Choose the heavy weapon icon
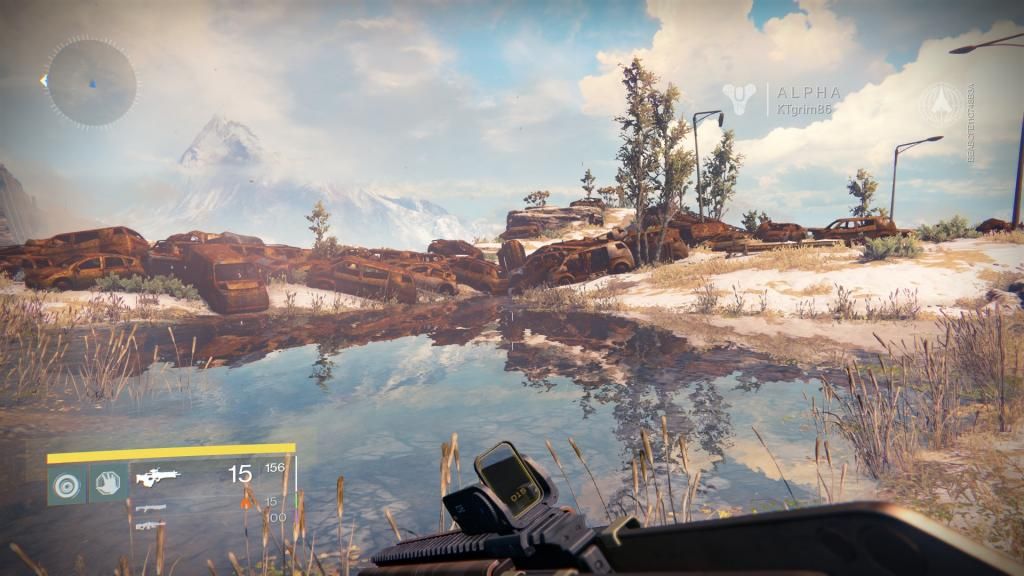1024x576 pixels. [x=150, y=525]
